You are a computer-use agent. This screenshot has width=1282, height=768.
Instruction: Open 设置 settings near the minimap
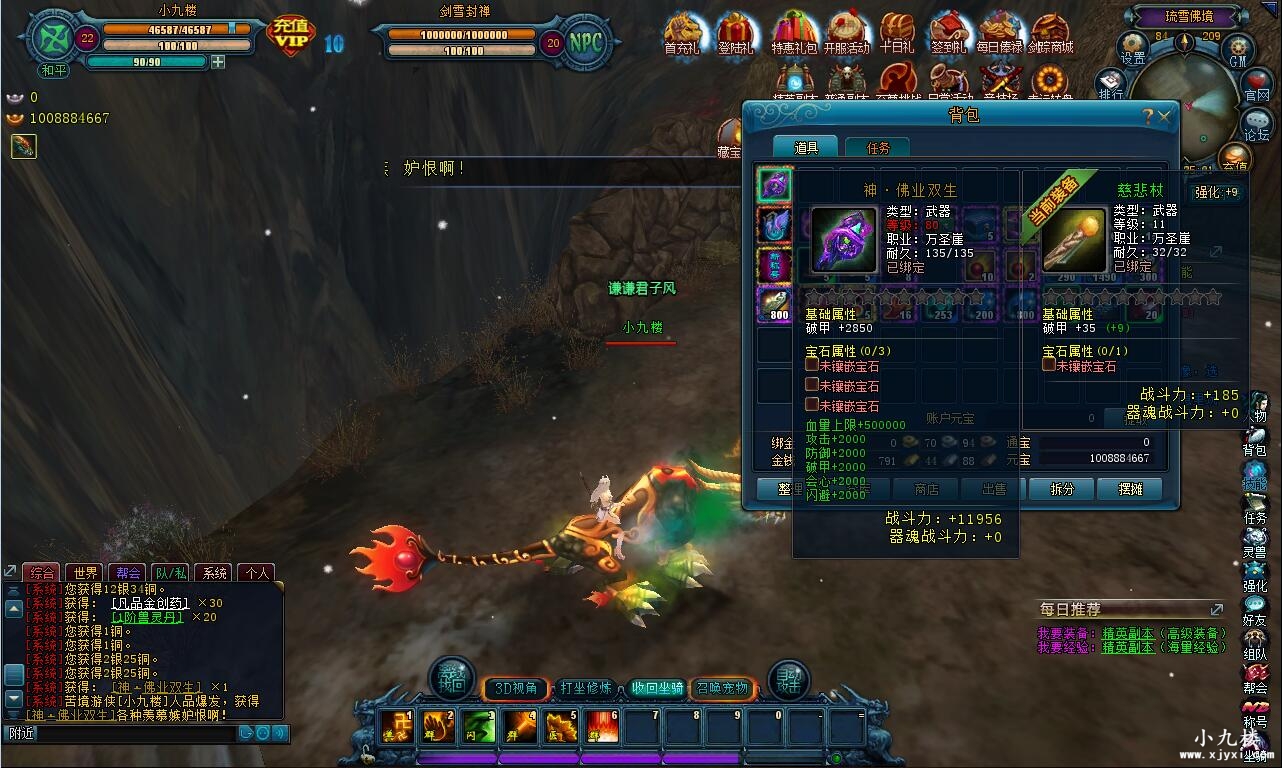(x=1132, y=47)
